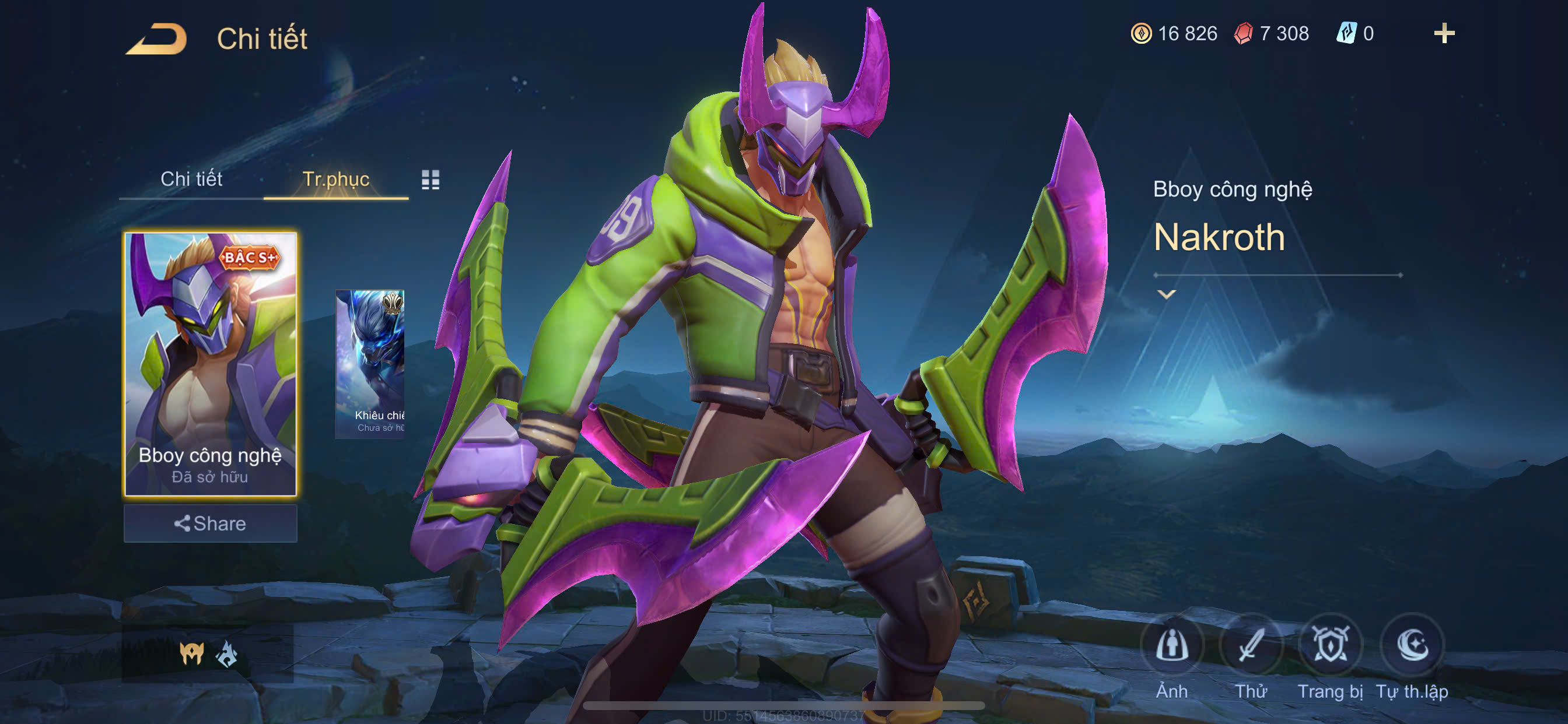Image resolution: width=1568 pixels, height=724 pixels.
Task: Open the Tr.phục skins tab
Action: [335, 179]
